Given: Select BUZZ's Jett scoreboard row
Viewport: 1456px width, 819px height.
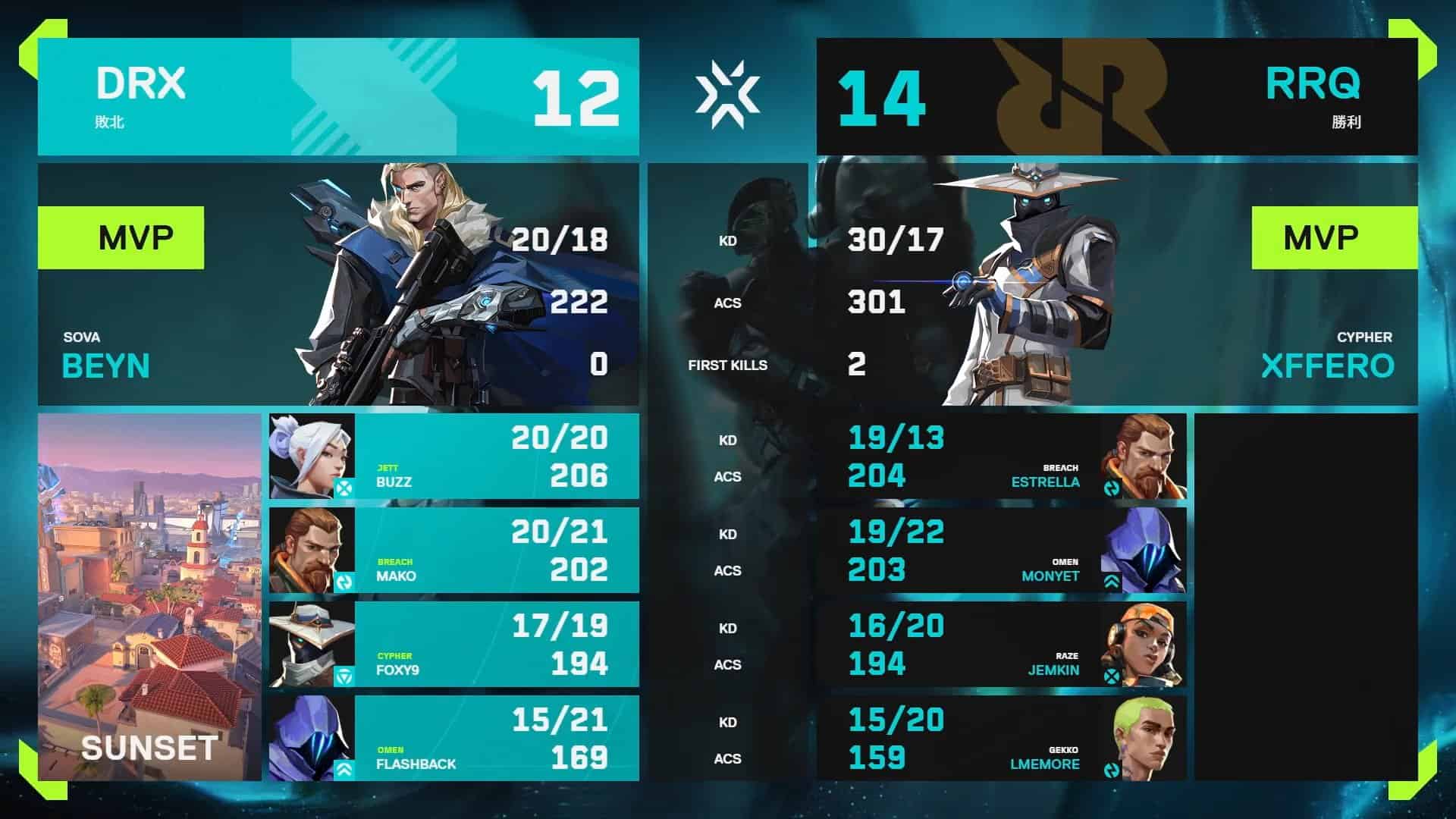Looking at the screenshot, I should click(453, 457).
